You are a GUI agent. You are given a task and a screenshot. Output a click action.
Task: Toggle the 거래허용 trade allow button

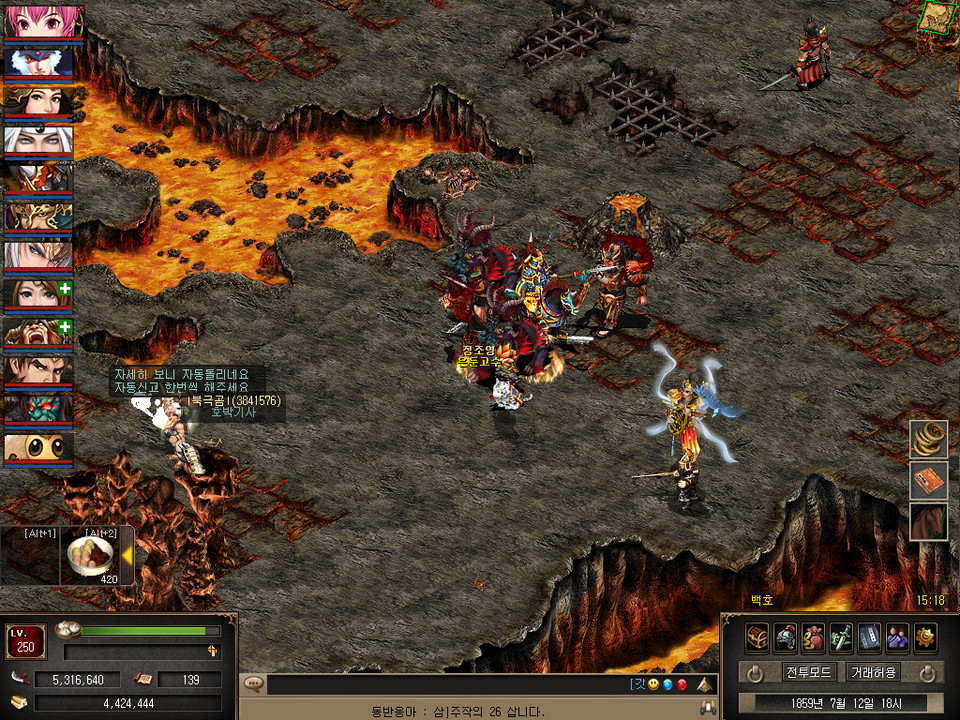coord(872,672)
